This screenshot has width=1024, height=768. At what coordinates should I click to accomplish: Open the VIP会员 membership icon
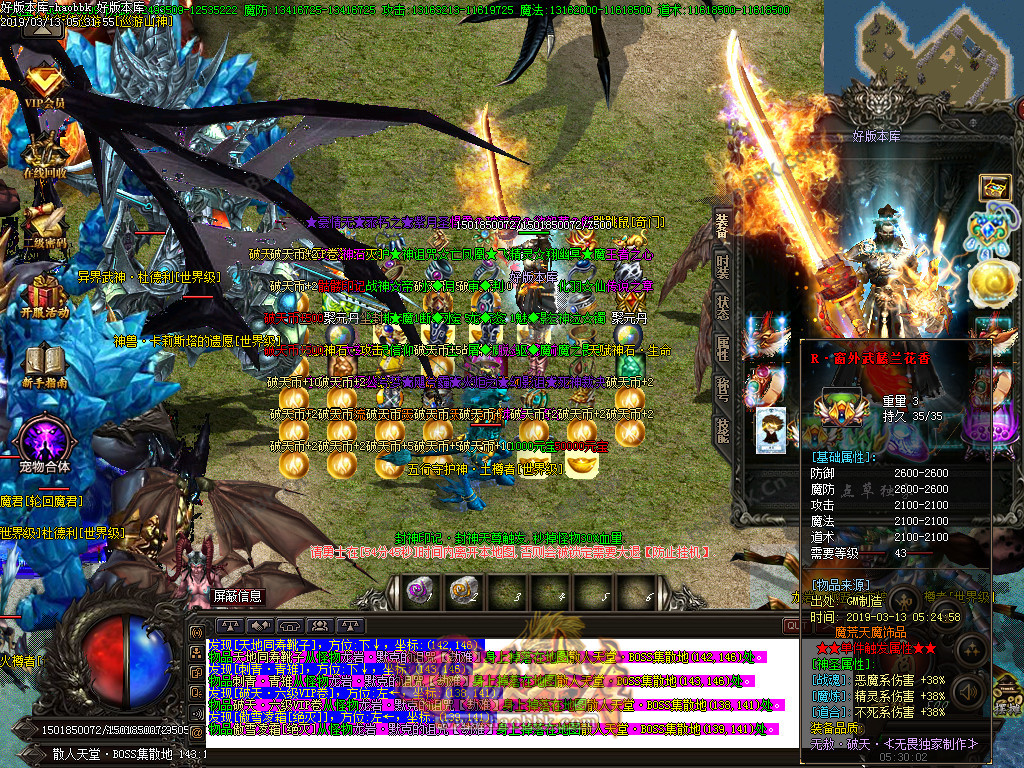pyautogui.click(x=43, y=84)
